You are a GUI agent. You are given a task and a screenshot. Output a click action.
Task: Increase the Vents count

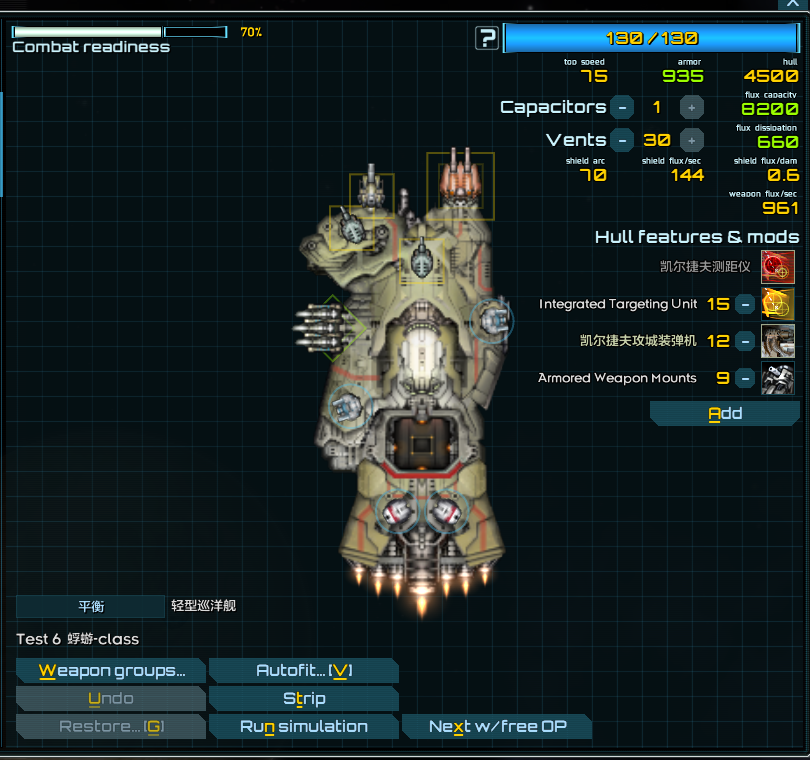point(692,140)
